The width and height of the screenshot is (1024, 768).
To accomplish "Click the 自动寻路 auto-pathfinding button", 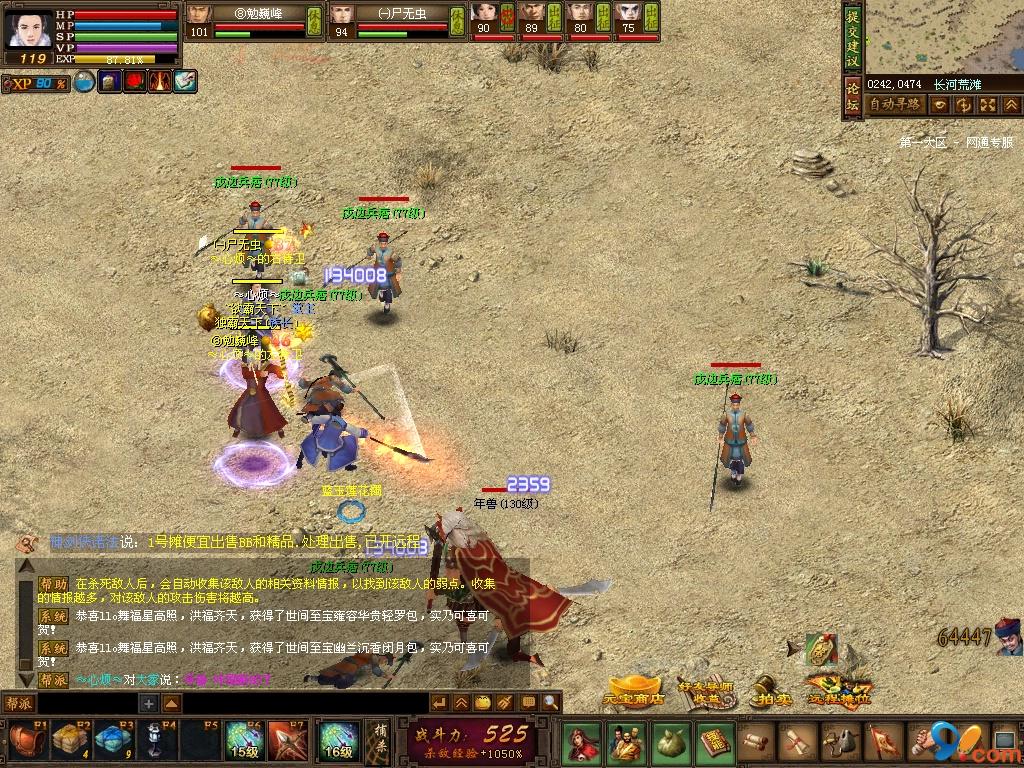I will click(895, 104).
